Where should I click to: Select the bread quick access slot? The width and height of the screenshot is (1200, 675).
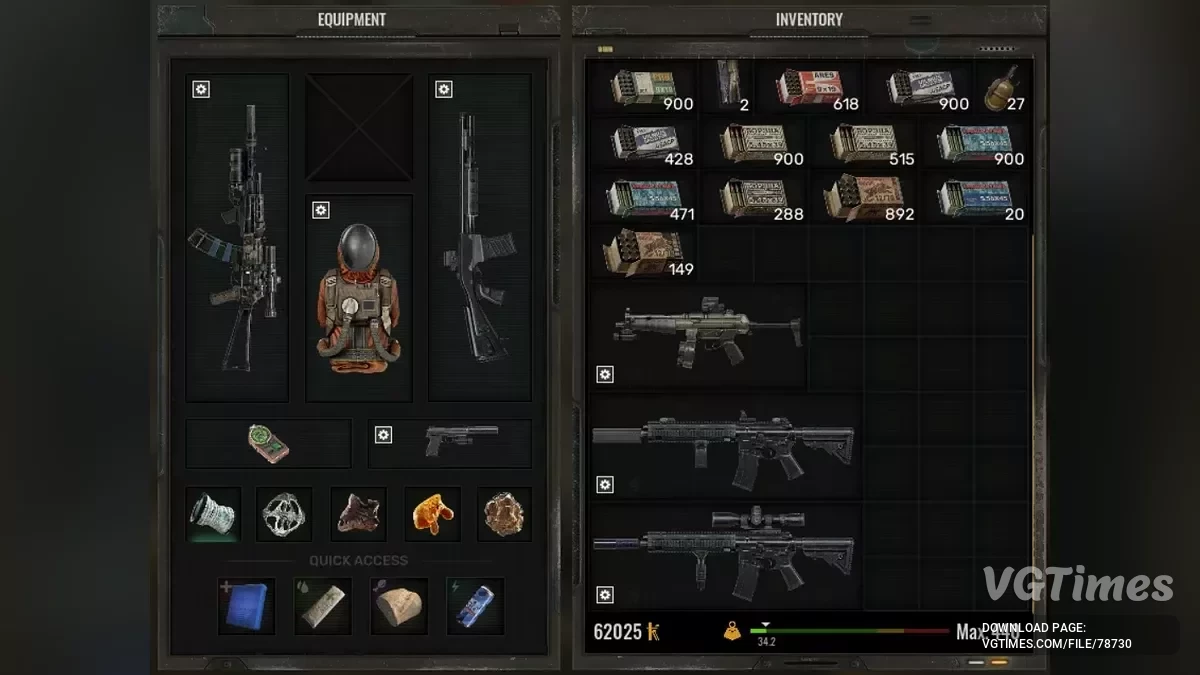tap(399, 605)
